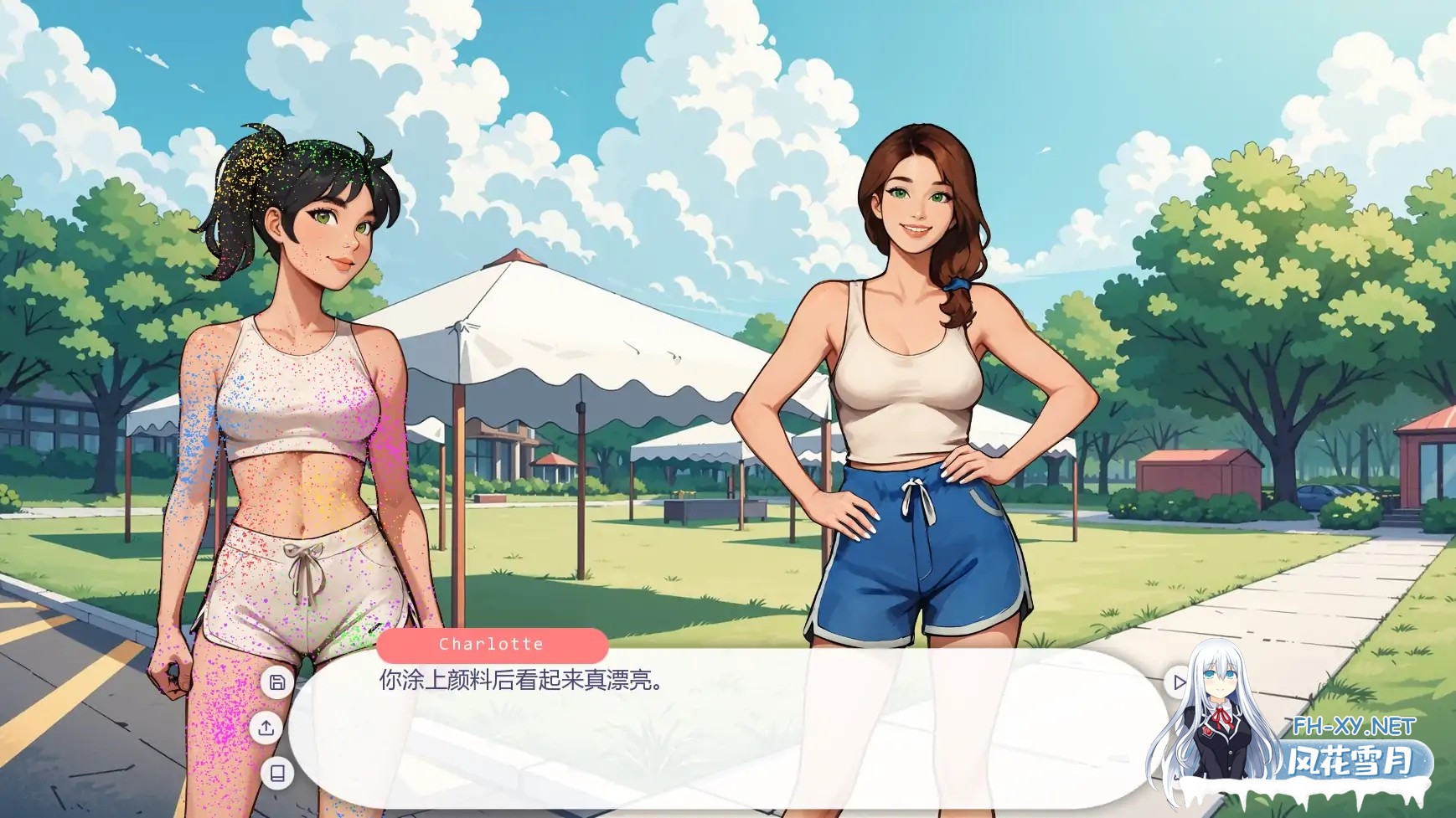The width and height of the screenshot is (1456, 818).
Task: Expand the Charlotte name tag banner
Action: coord(492,644)
